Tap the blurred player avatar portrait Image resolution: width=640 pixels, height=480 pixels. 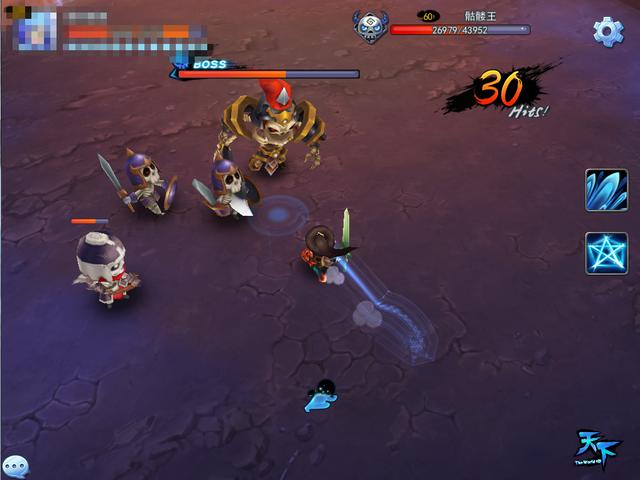point(34,30)
